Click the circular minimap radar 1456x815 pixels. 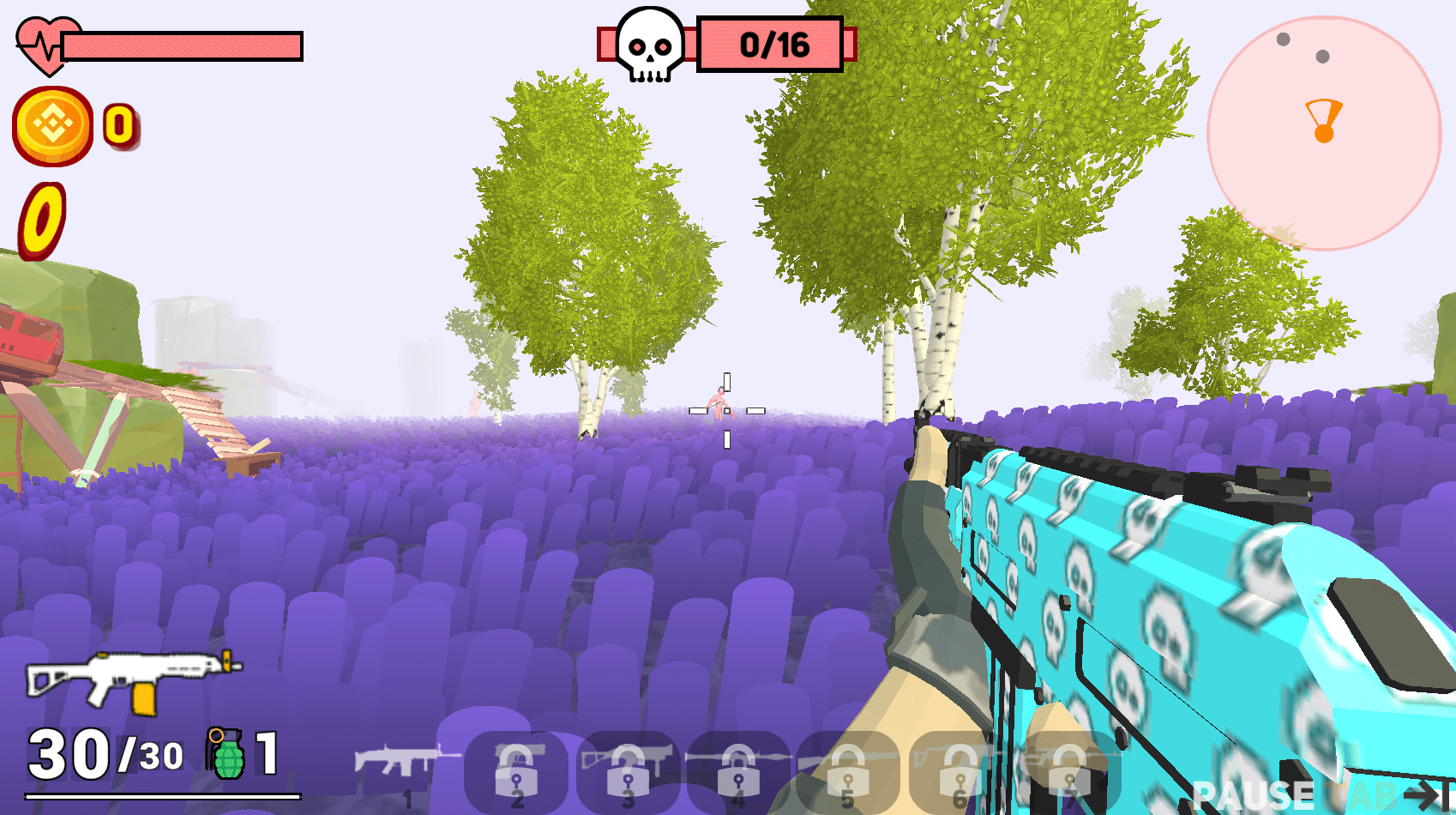(x=1324, y=133)
